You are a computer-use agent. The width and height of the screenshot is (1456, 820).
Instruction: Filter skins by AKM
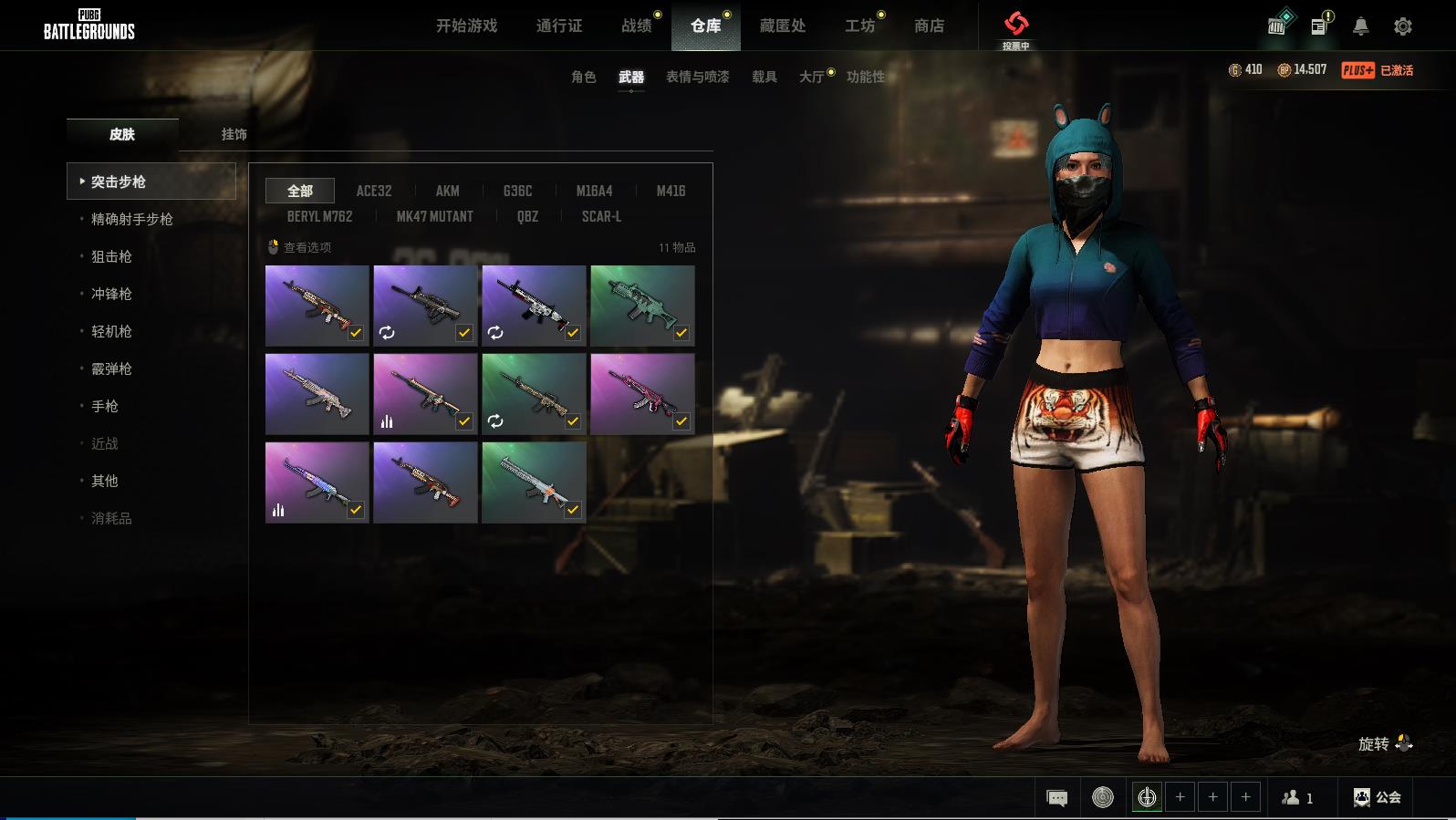[x=447, y=191]
